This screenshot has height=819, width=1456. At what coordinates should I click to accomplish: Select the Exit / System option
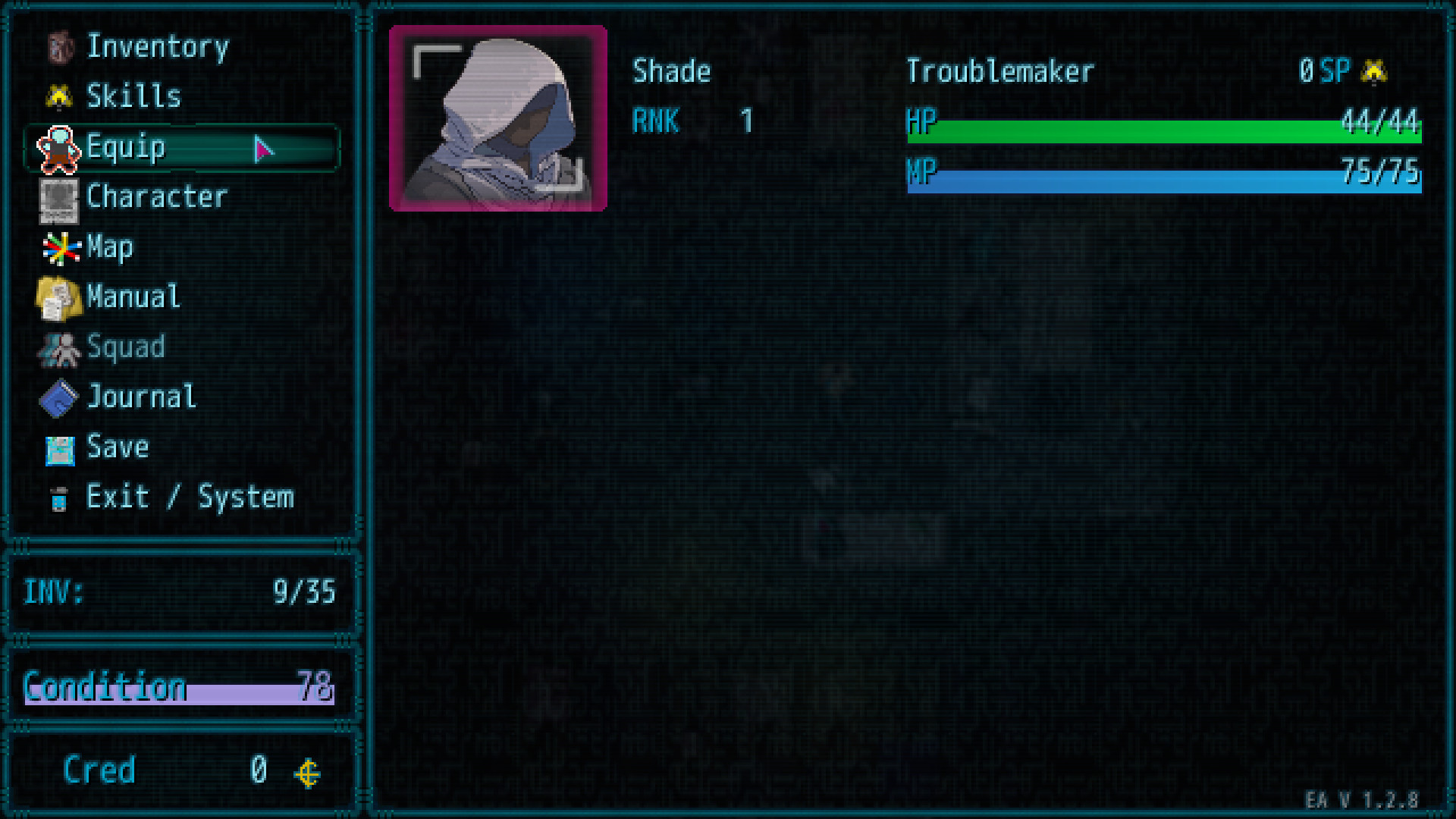click(x=190, y=497)
